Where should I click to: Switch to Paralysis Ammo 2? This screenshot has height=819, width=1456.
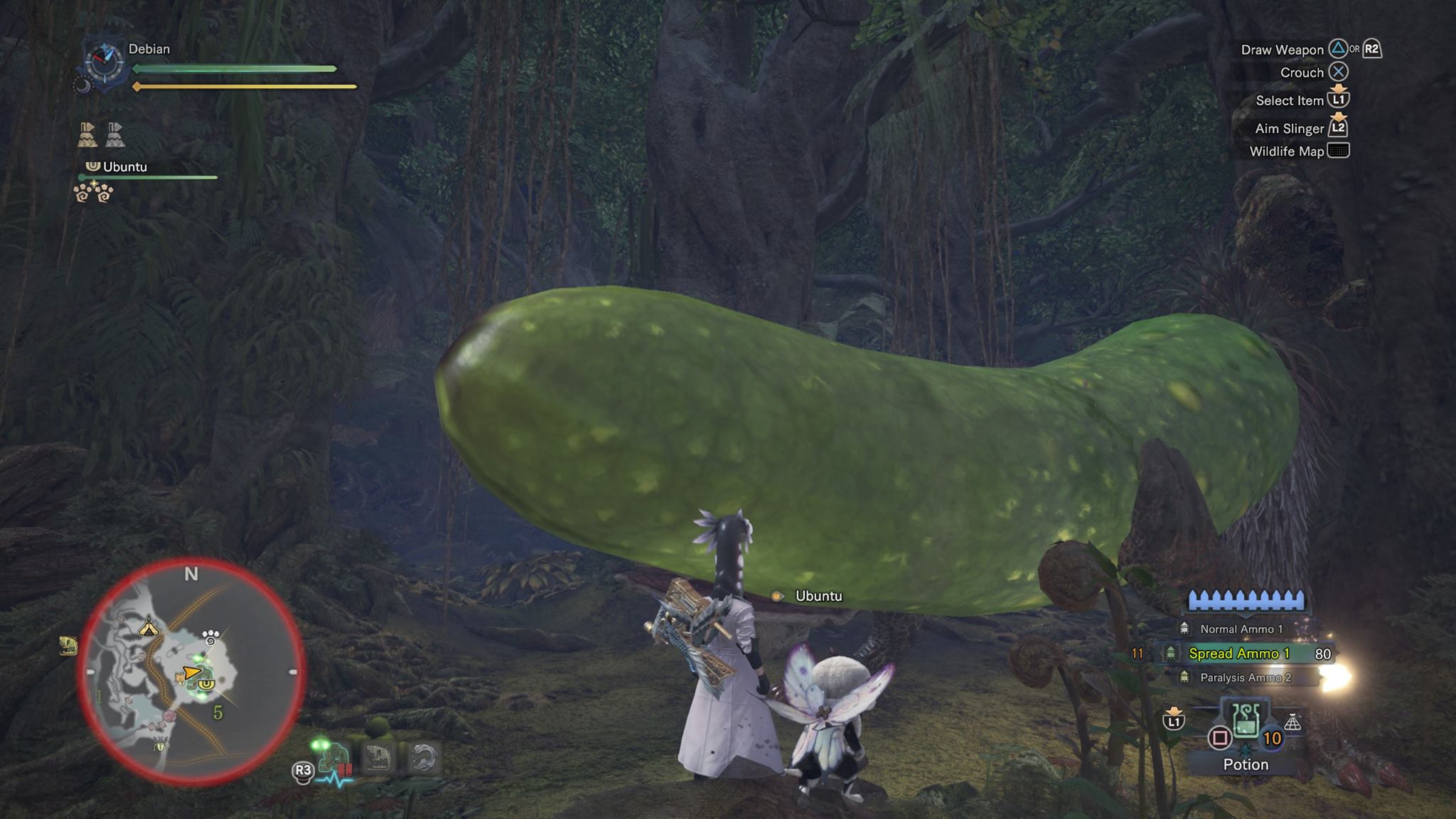pos(1245,678)
